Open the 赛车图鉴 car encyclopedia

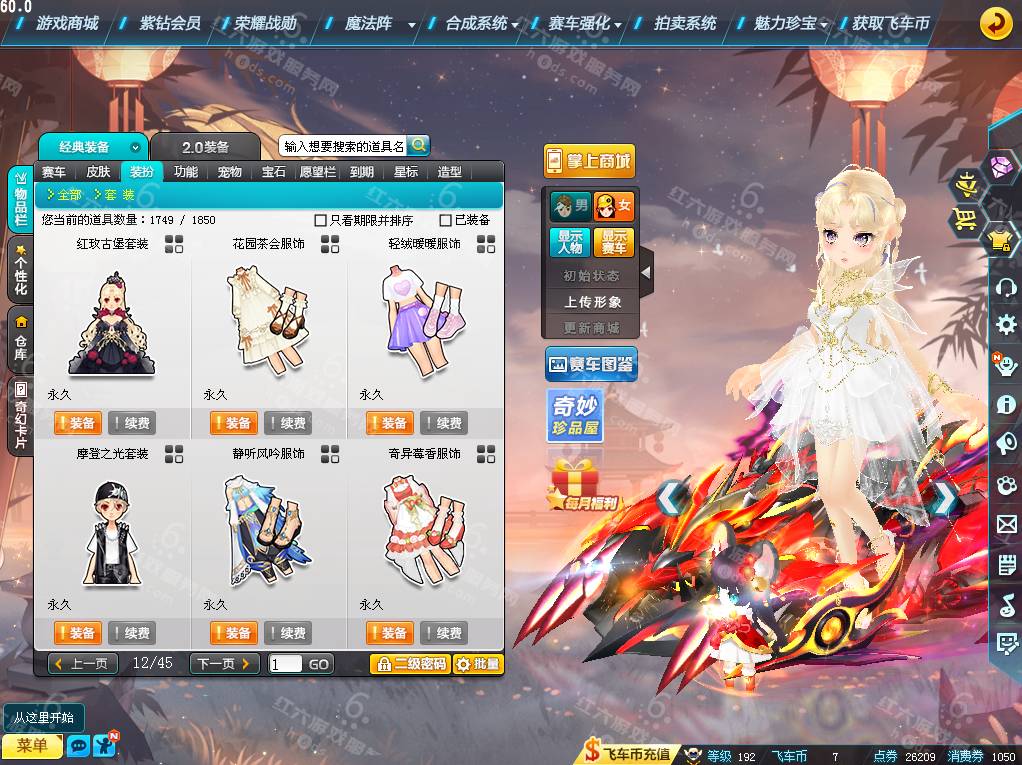(591, 365)
